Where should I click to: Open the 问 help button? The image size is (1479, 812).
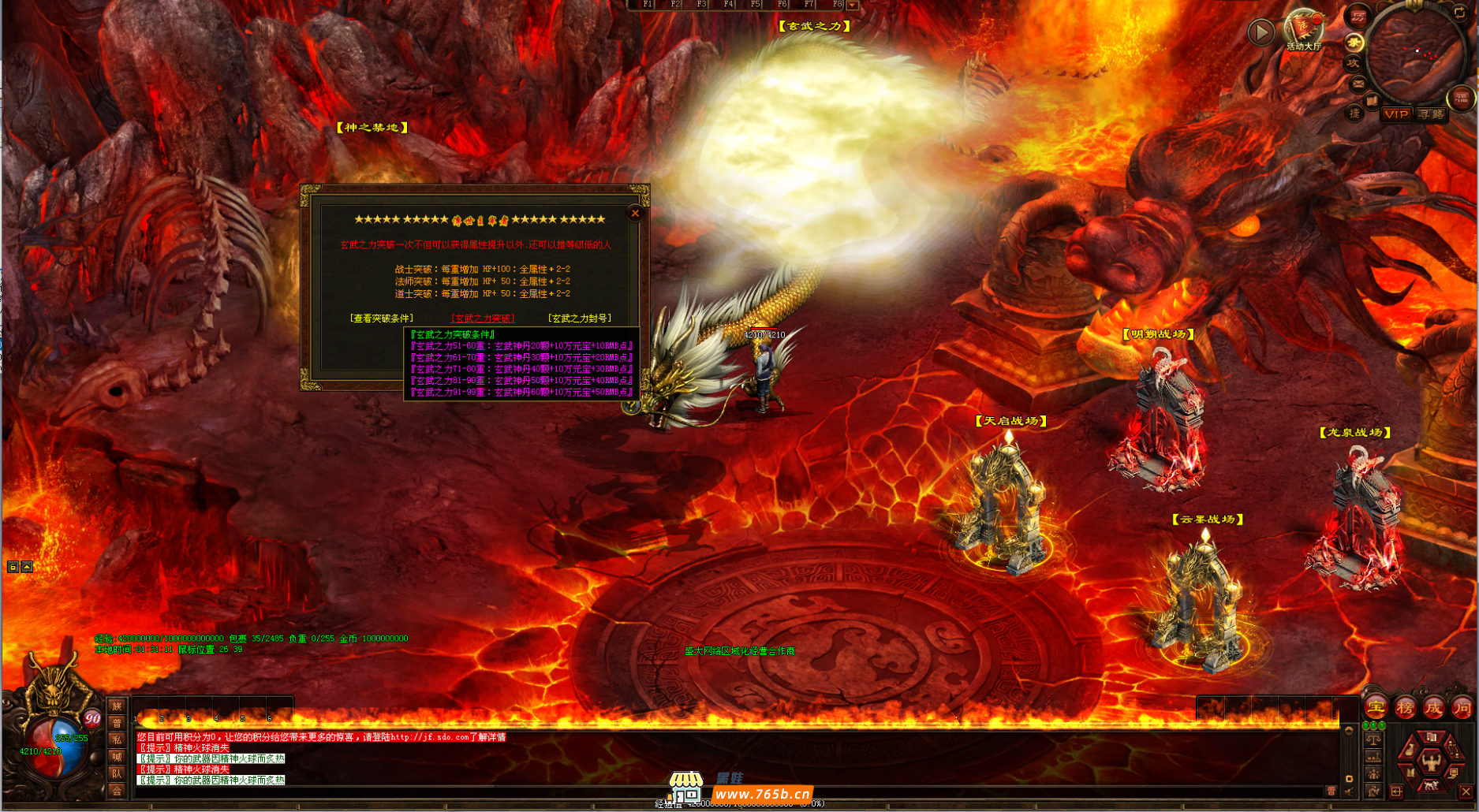point(1462,707)
